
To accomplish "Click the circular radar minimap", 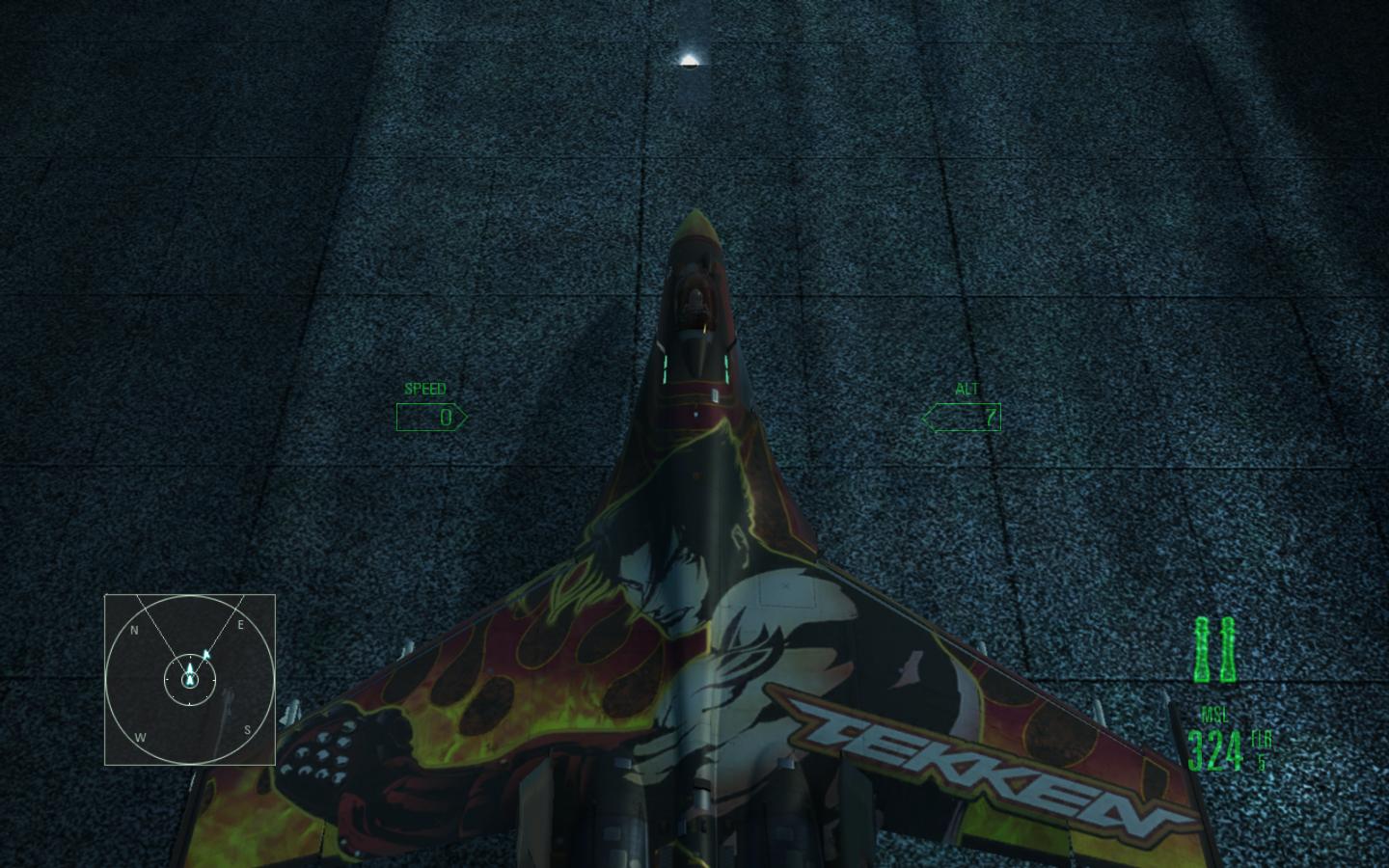I will pyautogui.click(x=190, y=679).
